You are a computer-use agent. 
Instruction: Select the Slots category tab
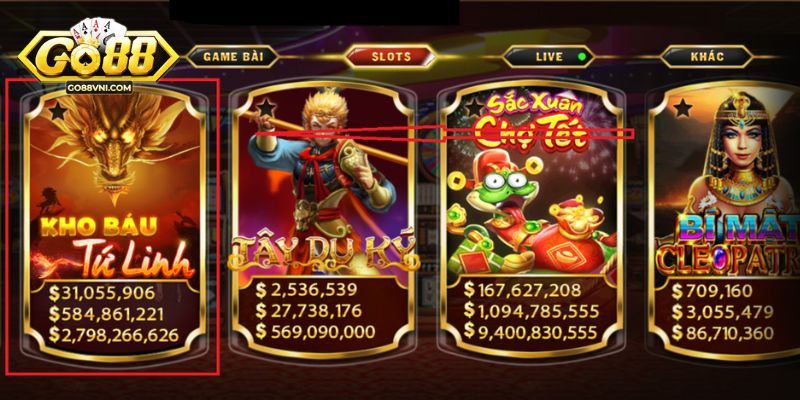coord(391,56)
